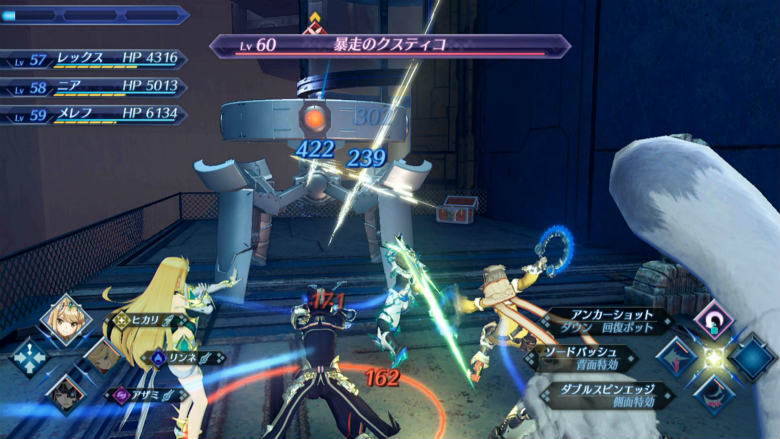Select party member メレフ row
Image resolution: width=780 pixels, height=439 pixels.
click(95, 114)
